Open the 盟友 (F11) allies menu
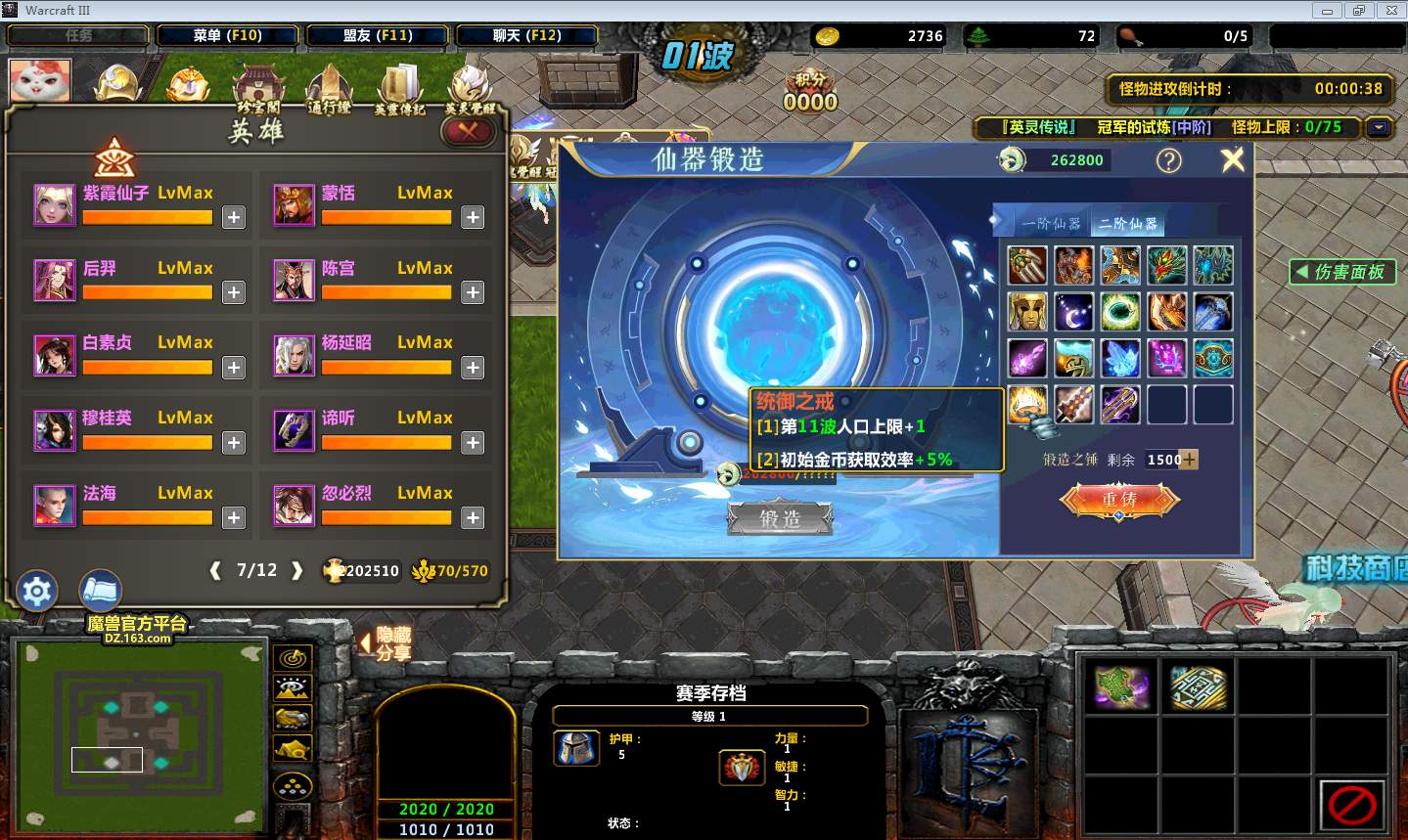1408x840 pixels. click(x=378, y=35)
